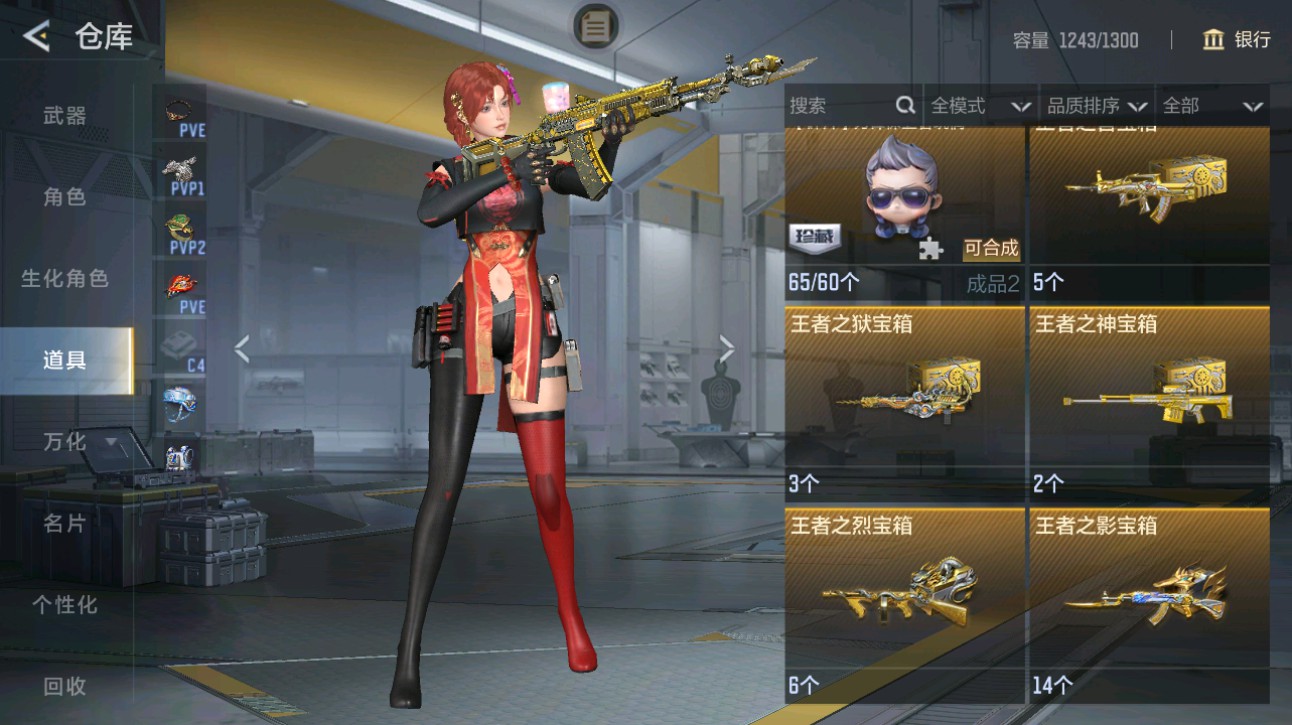Open the search magnifier icon

905,104
